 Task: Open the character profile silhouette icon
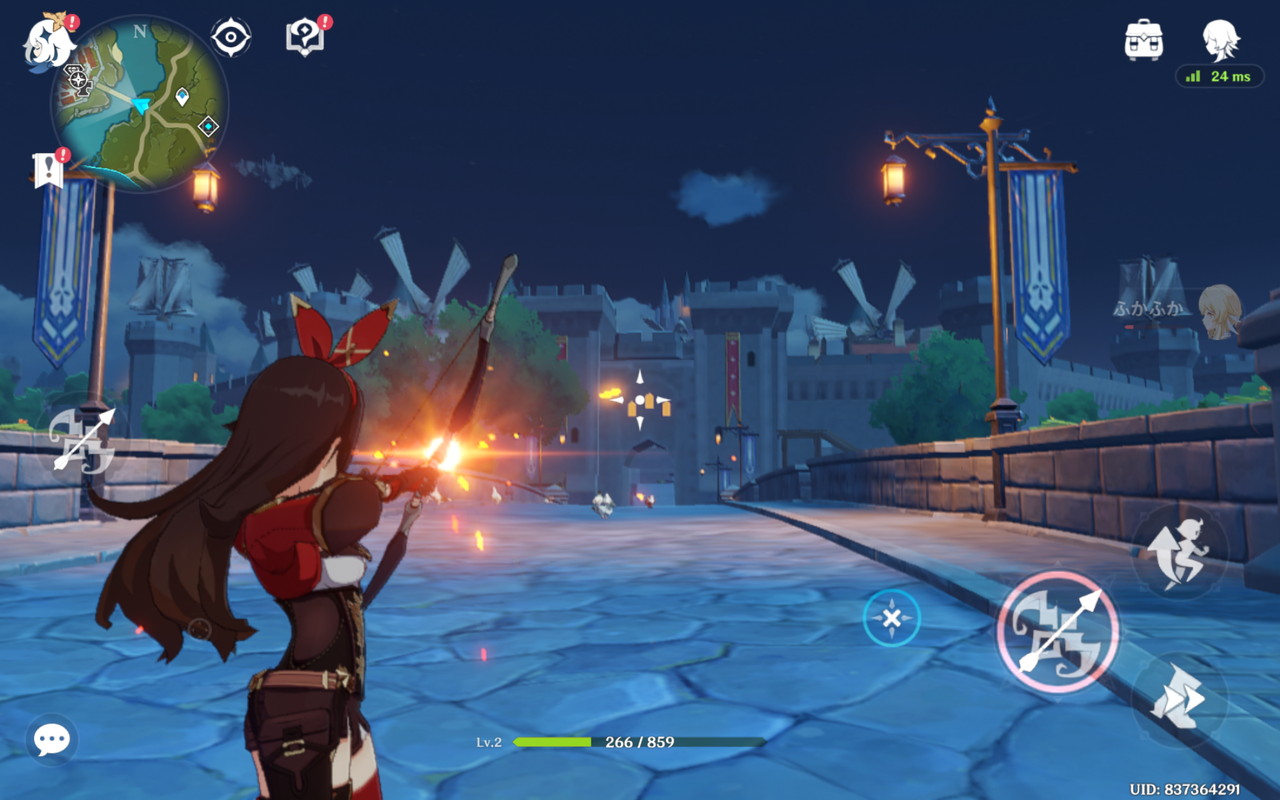[1221, 40]
